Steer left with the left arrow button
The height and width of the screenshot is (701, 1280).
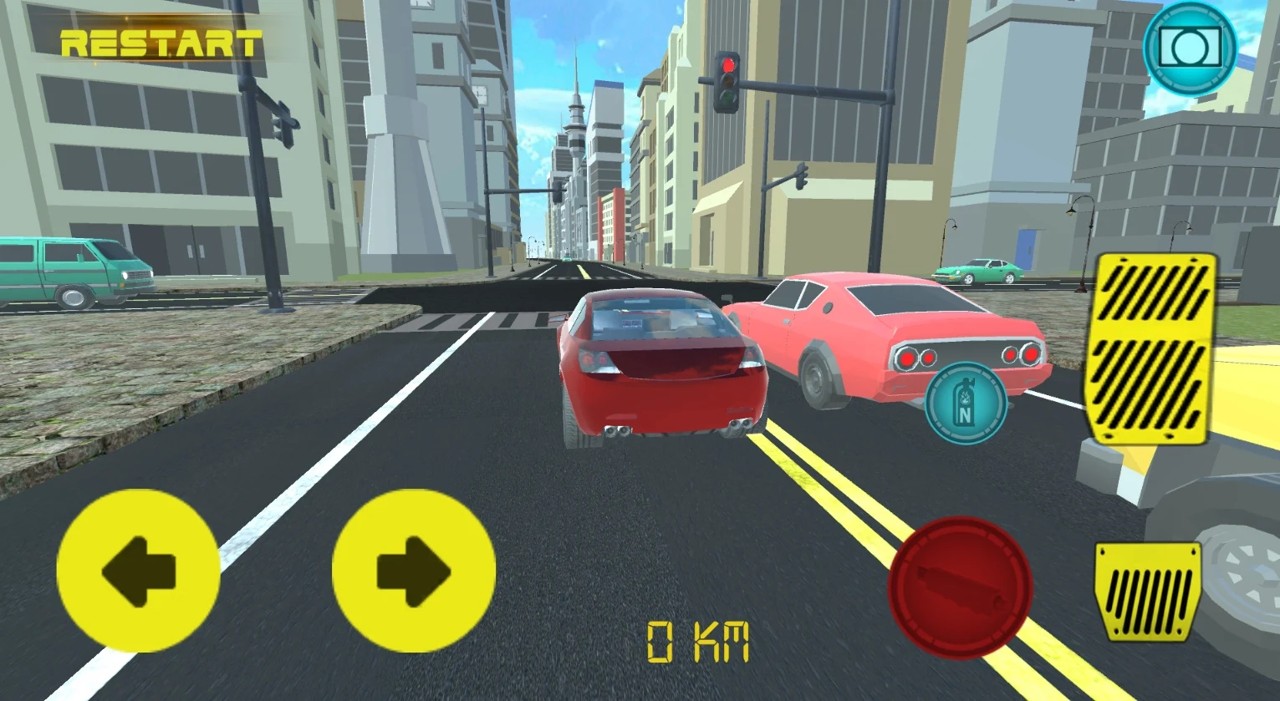pos(138,571)
